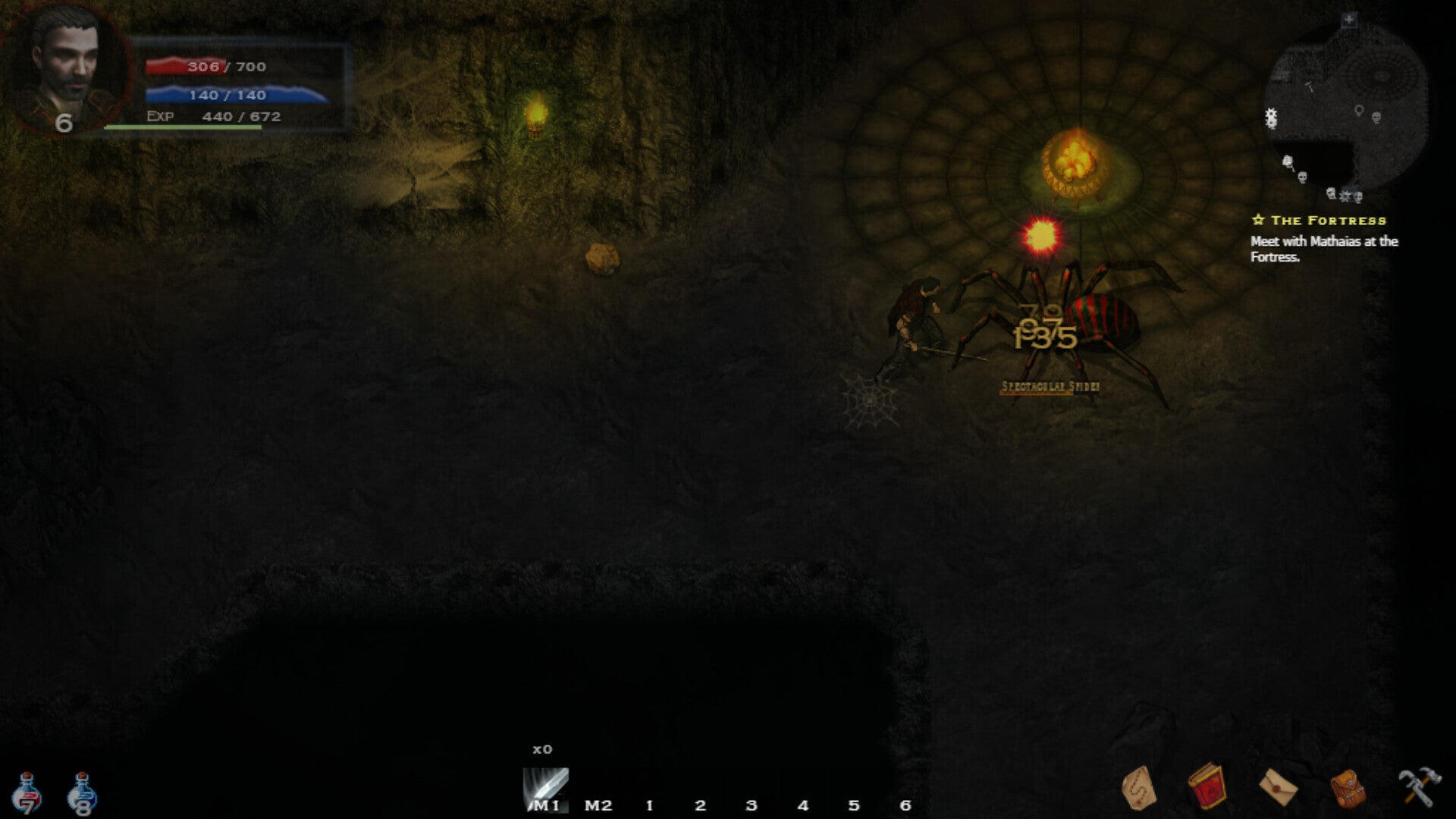The height and width of the screenshot is (819, 1456).
Task: Open the sealed envelope icon
Action: (1278, 788)
